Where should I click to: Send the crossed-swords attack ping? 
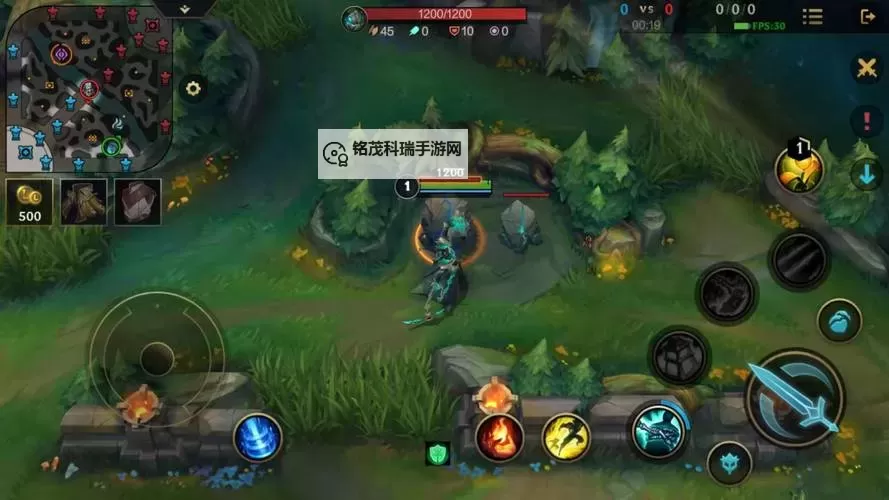click(865, 68)
